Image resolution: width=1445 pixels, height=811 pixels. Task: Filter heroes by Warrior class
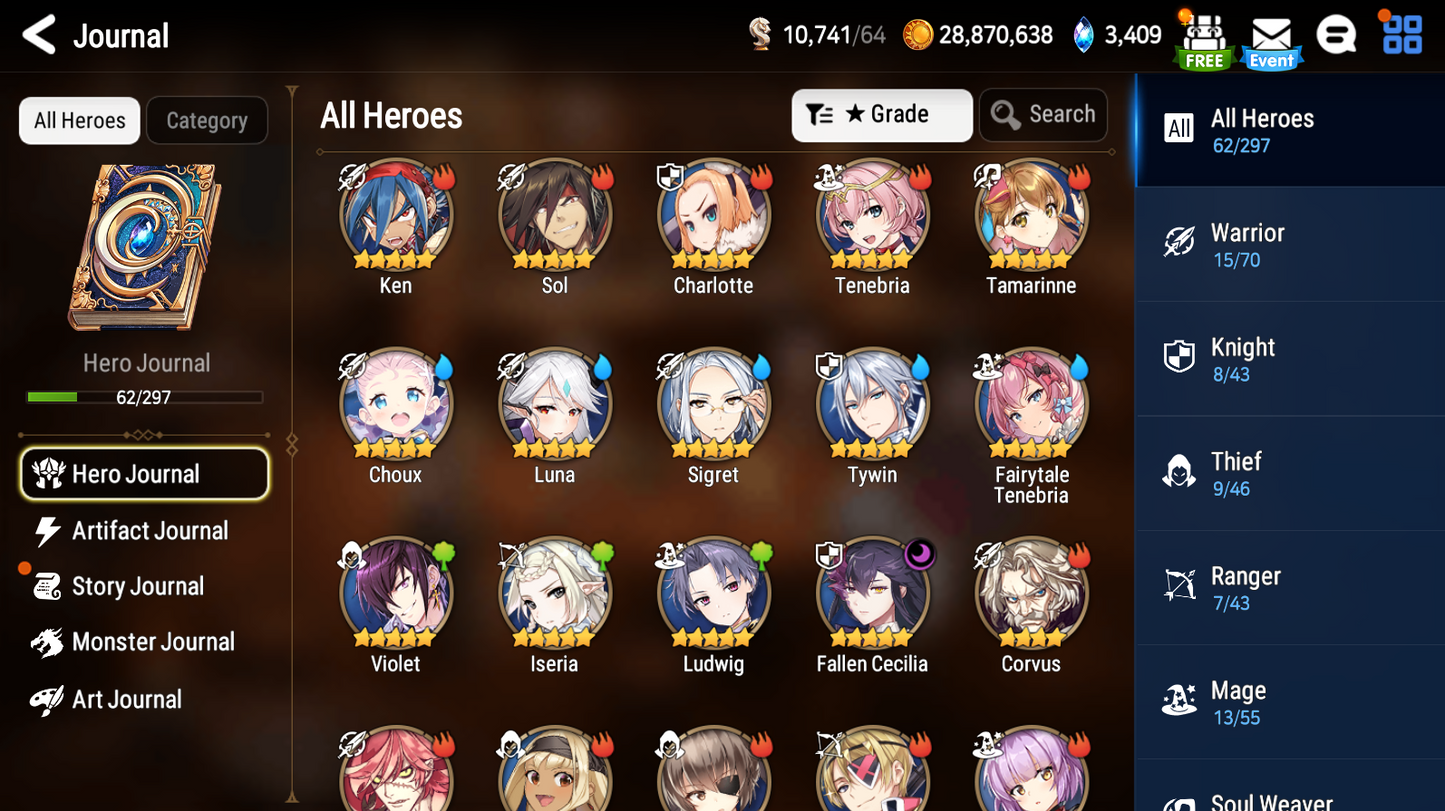(x=1288, y=245)
